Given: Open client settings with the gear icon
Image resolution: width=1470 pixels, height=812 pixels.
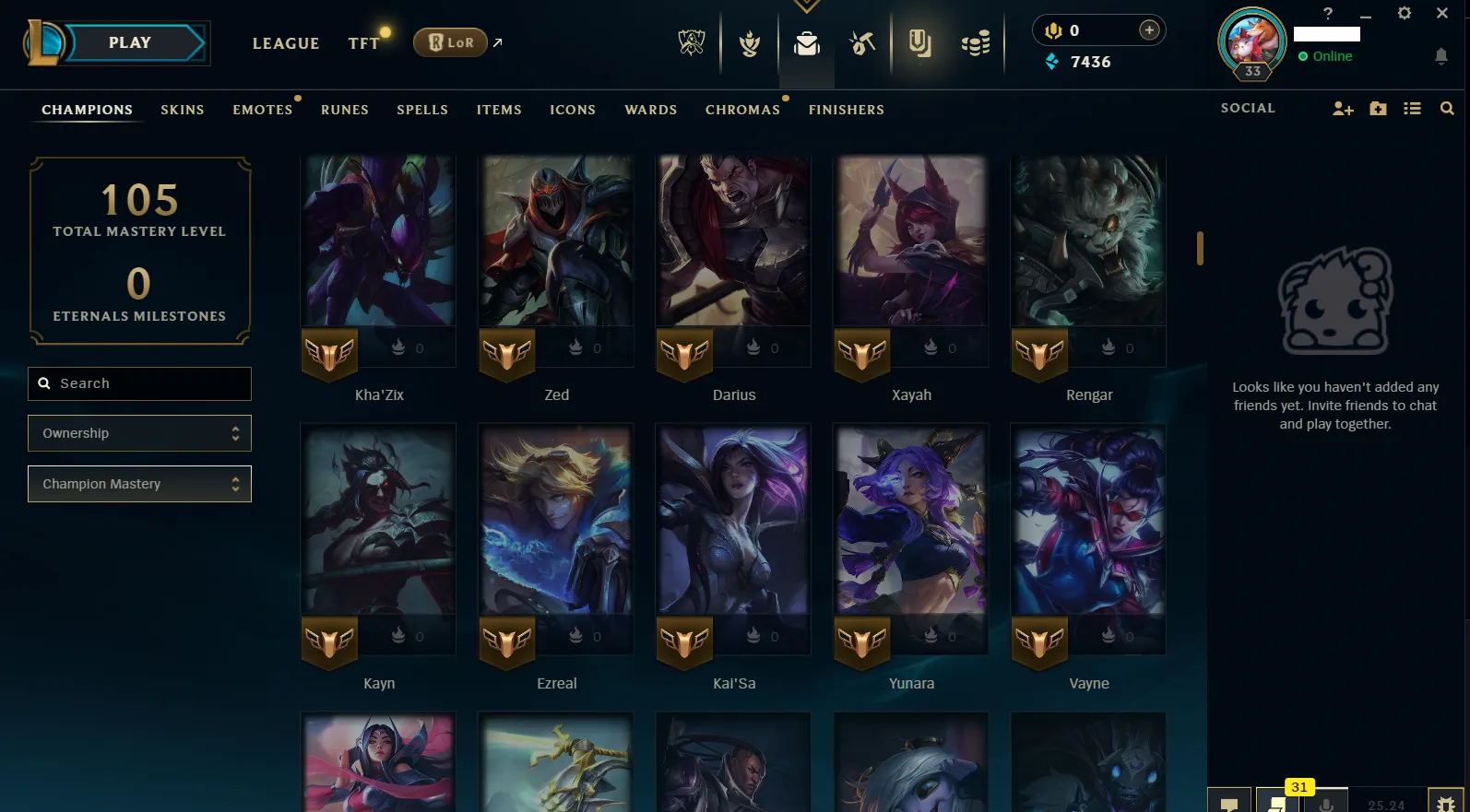Looking at the screenshot, I should (x=1404, y=14).
